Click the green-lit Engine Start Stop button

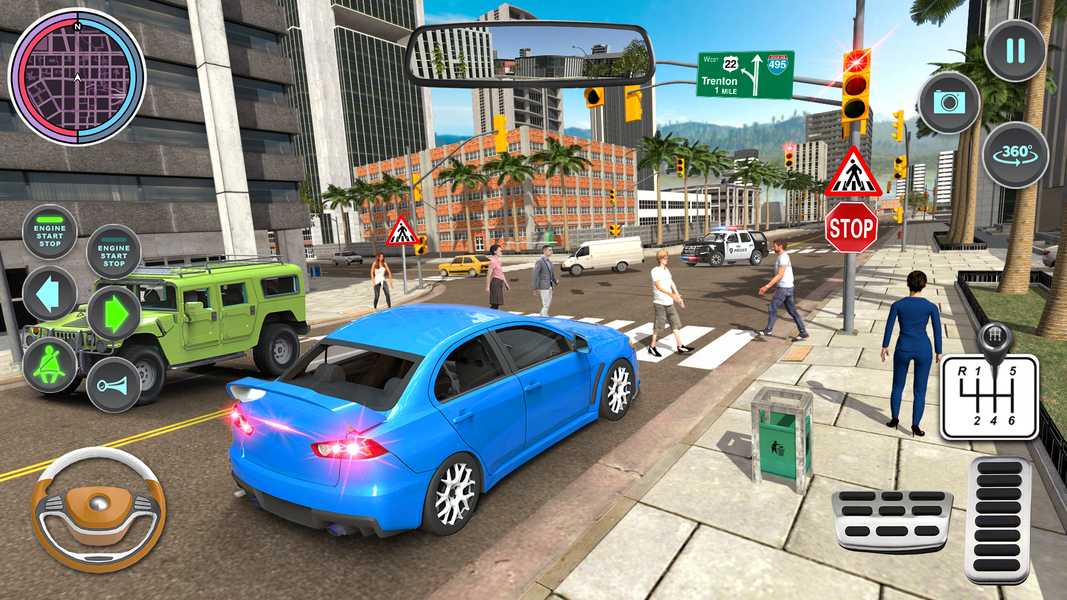pyautogui.click(x=50, y=231)
